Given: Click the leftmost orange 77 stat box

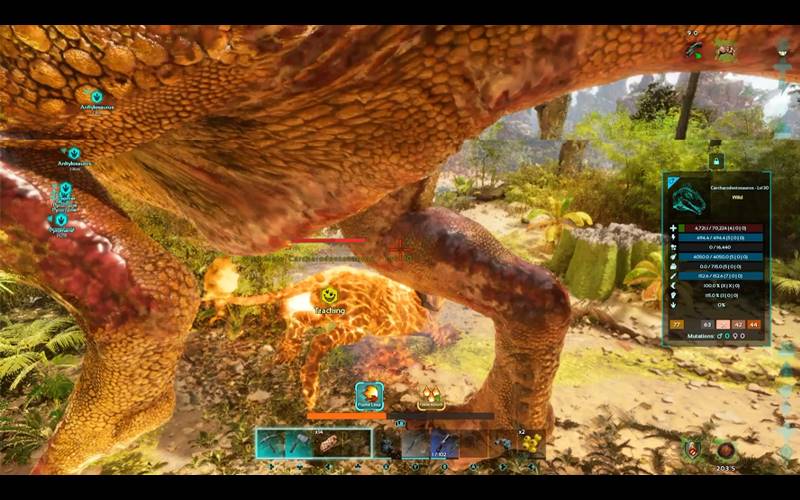Looking at the screenshot, I should [x=677, y=324].
